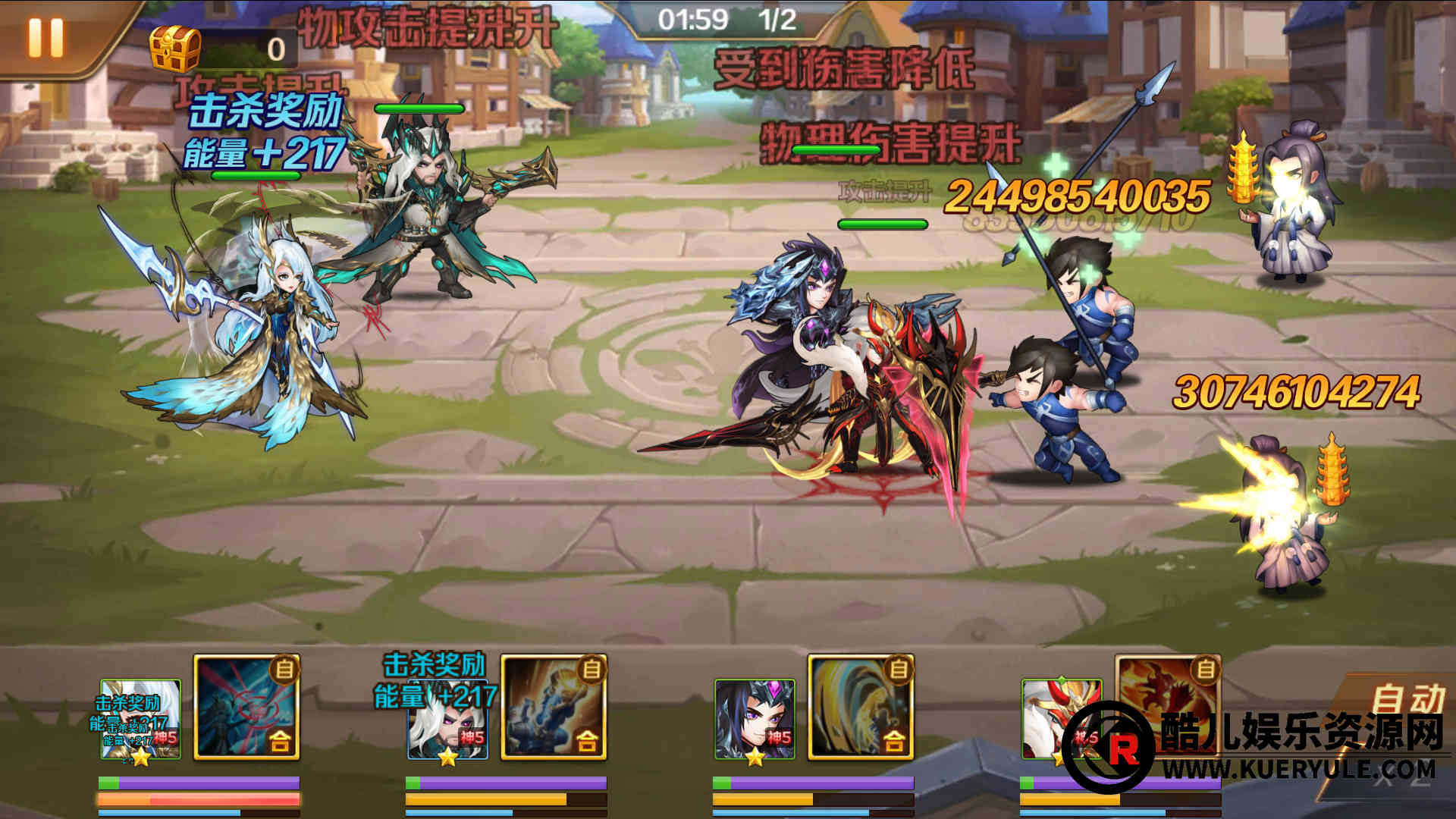Activate the yellow whirlwind skill card
This screenshot has width=1456, height=819.
[861, 707]
